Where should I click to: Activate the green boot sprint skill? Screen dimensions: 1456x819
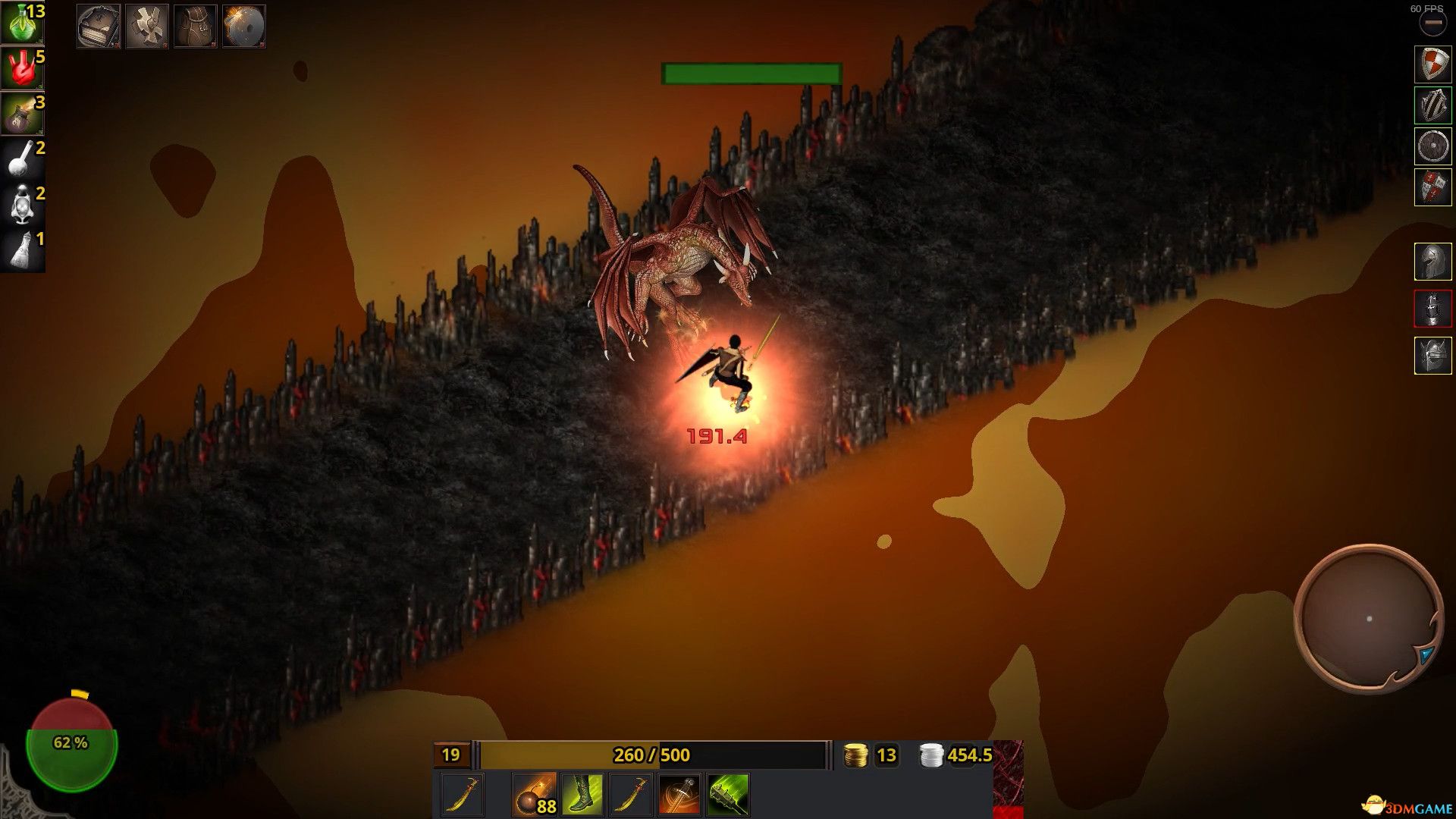click(x=582, y=795)
